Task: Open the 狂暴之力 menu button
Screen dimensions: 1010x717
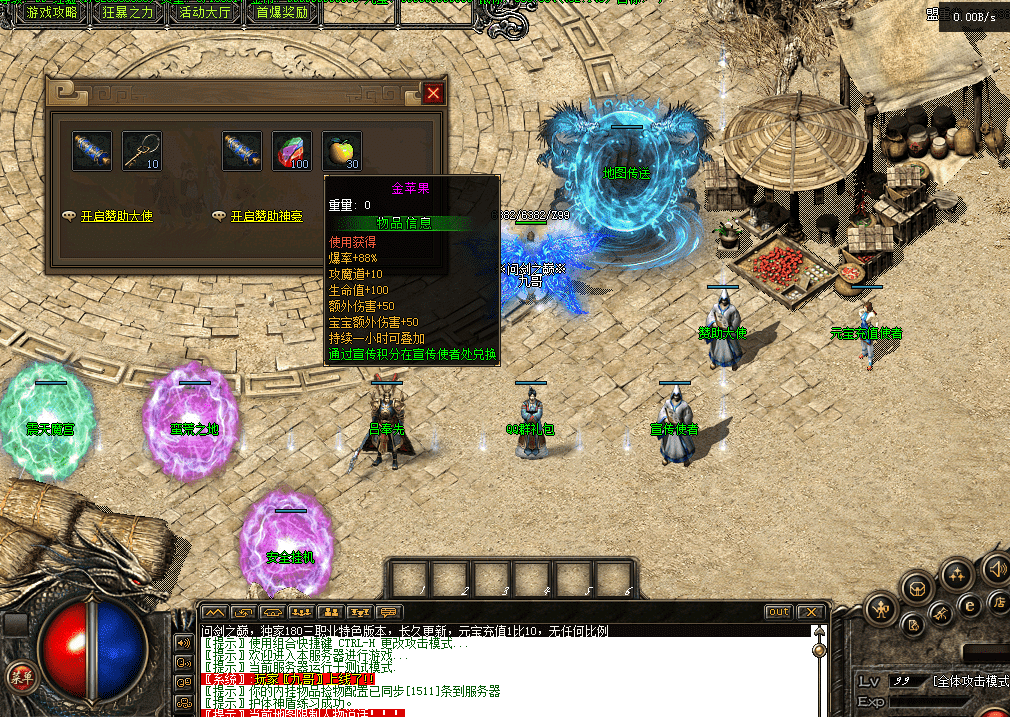Action: pos(129,13)
